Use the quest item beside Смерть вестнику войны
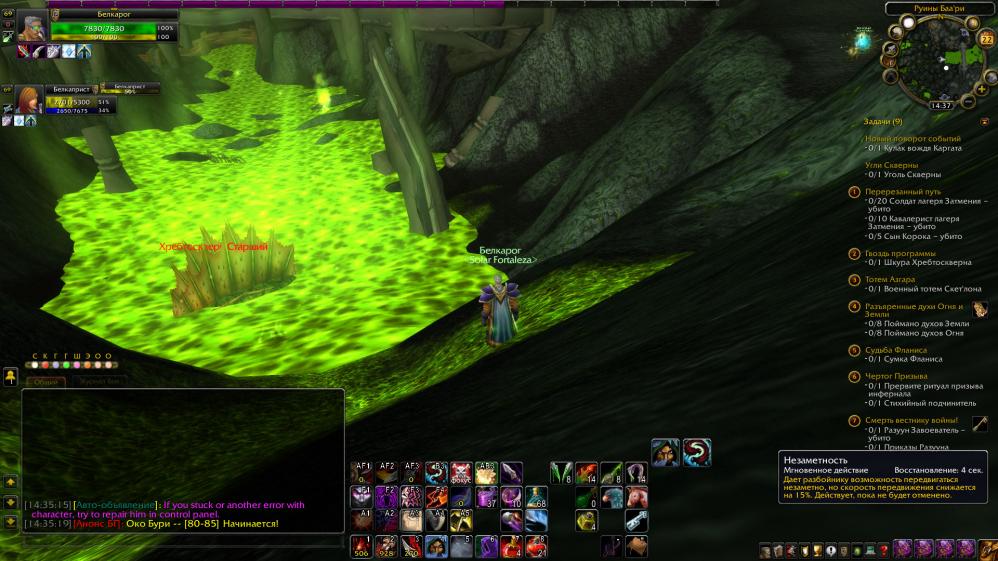 [979, 424]
